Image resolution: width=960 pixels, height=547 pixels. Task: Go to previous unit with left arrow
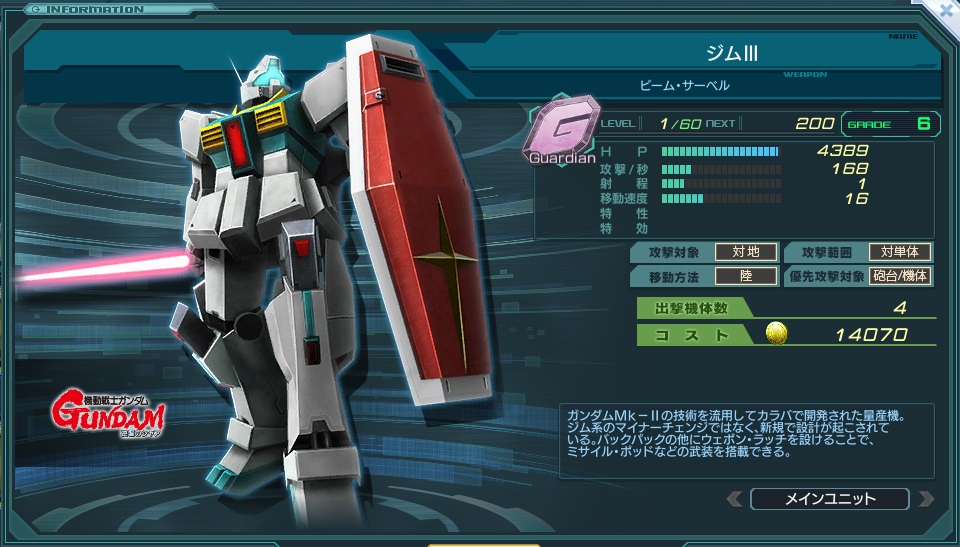coord(734,499)
